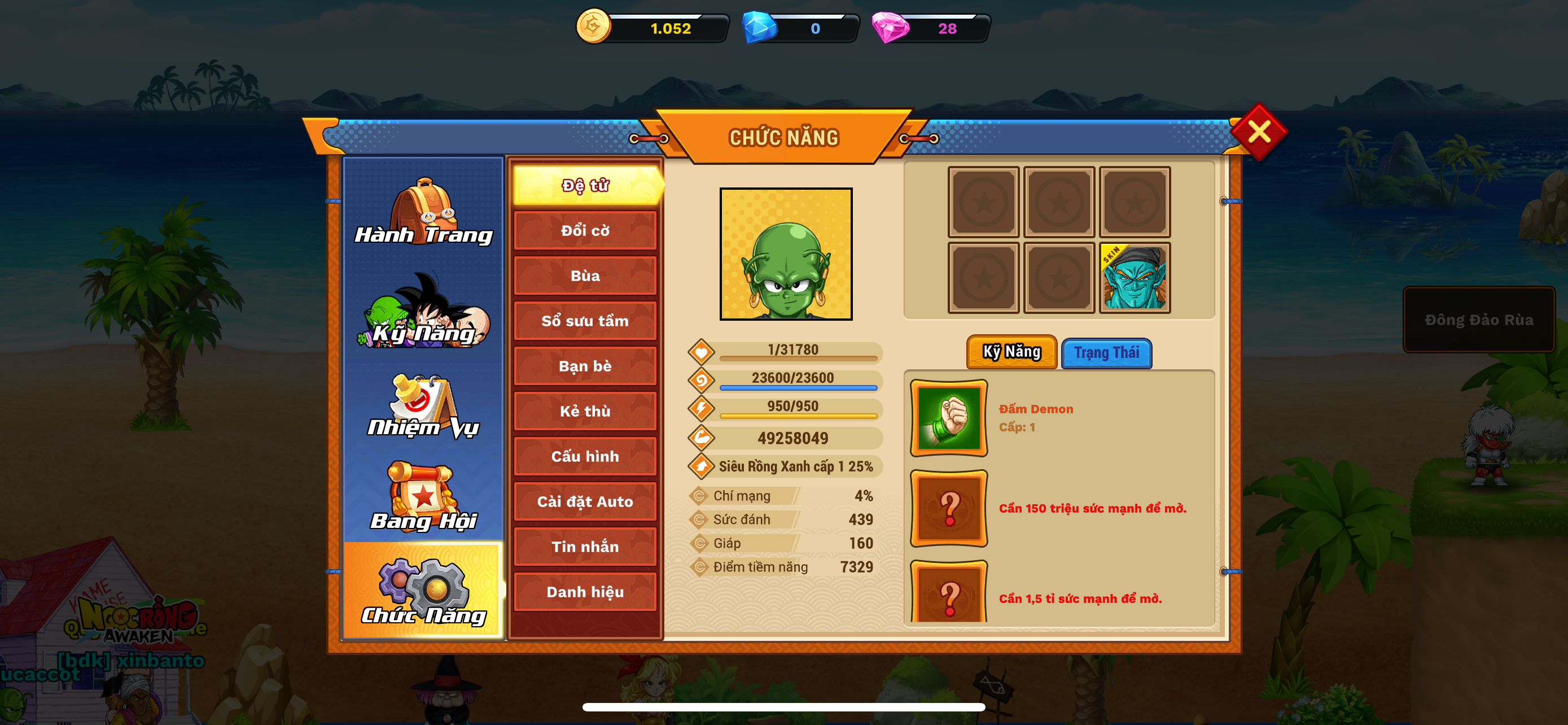
Task: Select the Bang Hội guild section
Action: click(x=423, y=497)
